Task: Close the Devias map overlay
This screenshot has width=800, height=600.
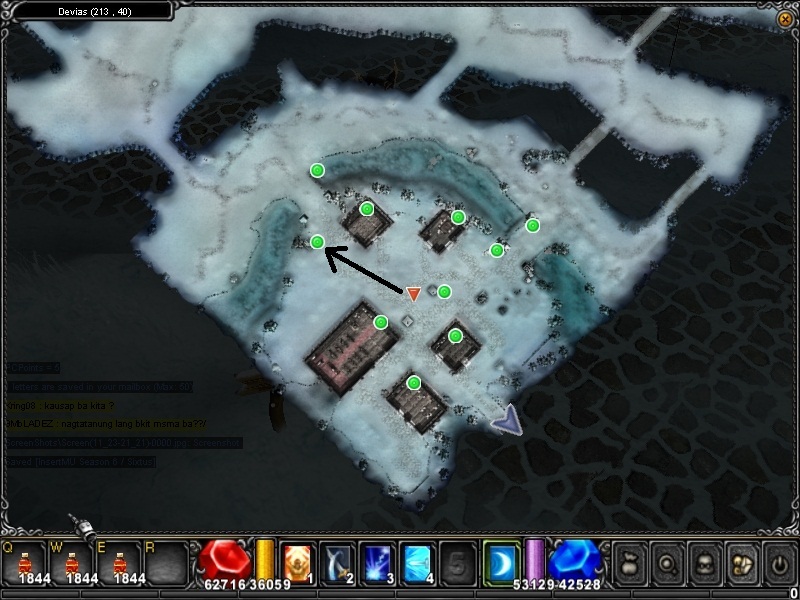Action: (x=784, y=20)
